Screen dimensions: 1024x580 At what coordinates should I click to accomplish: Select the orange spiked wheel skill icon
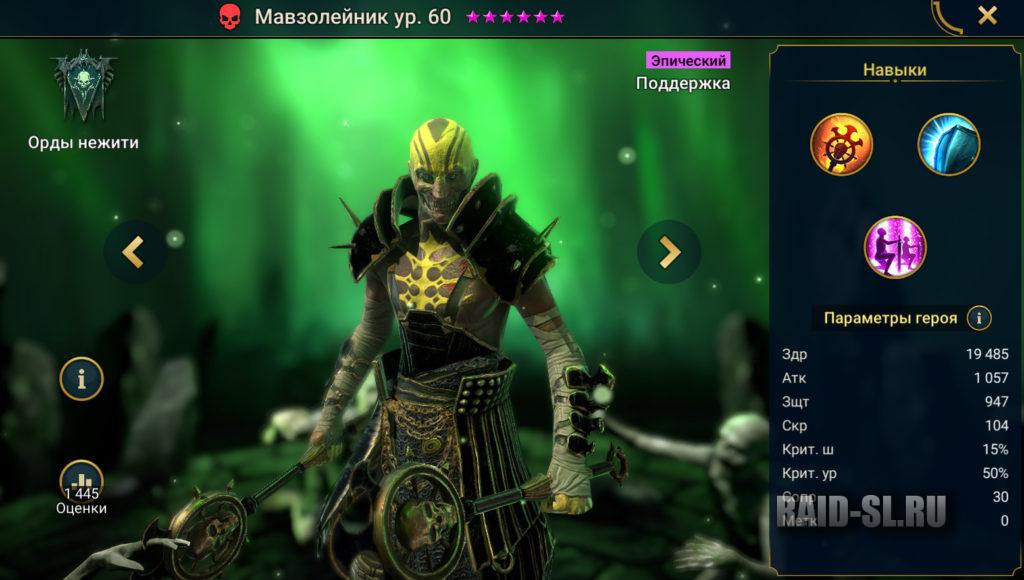841,144
